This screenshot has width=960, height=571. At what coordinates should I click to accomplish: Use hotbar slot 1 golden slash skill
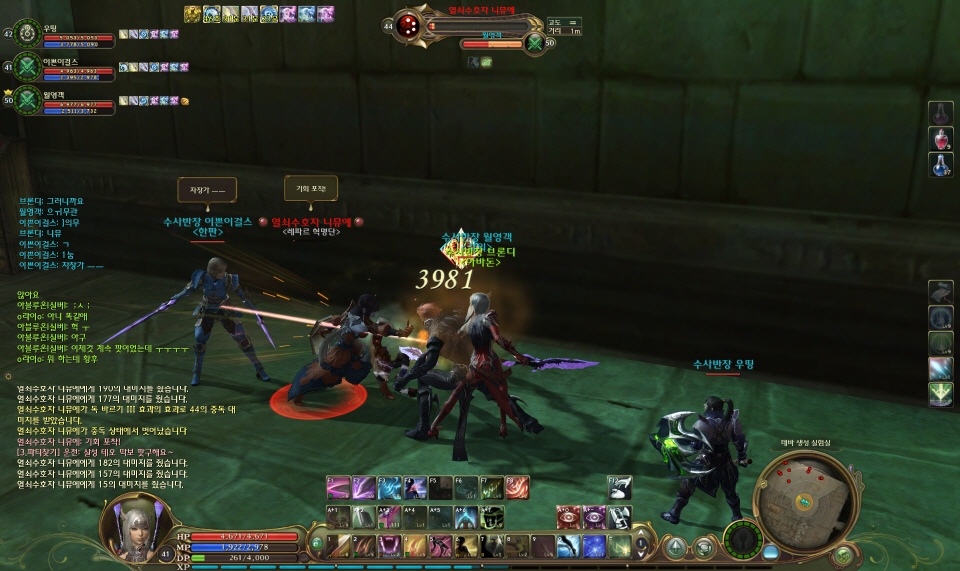click(x=338, y=546)
